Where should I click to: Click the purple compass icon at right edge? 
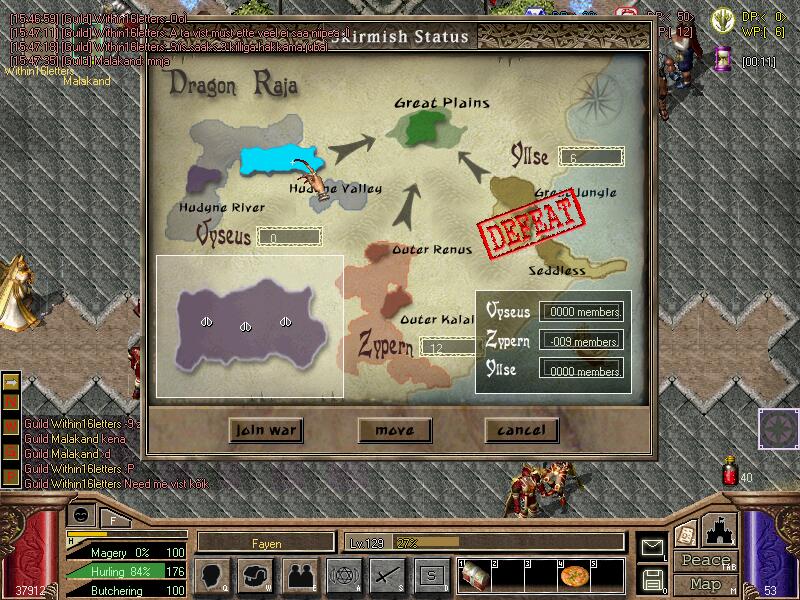tap(776, 426)
